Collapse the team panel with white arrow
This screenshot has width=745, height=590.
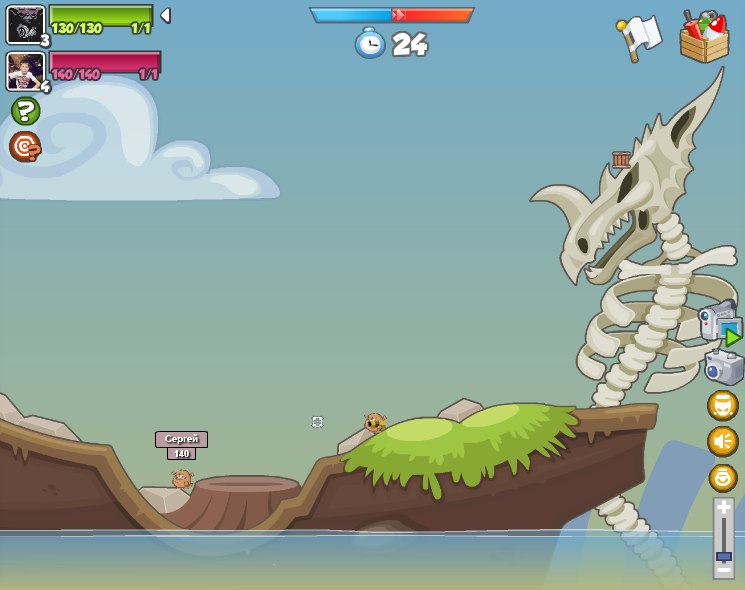pos(165,15)
